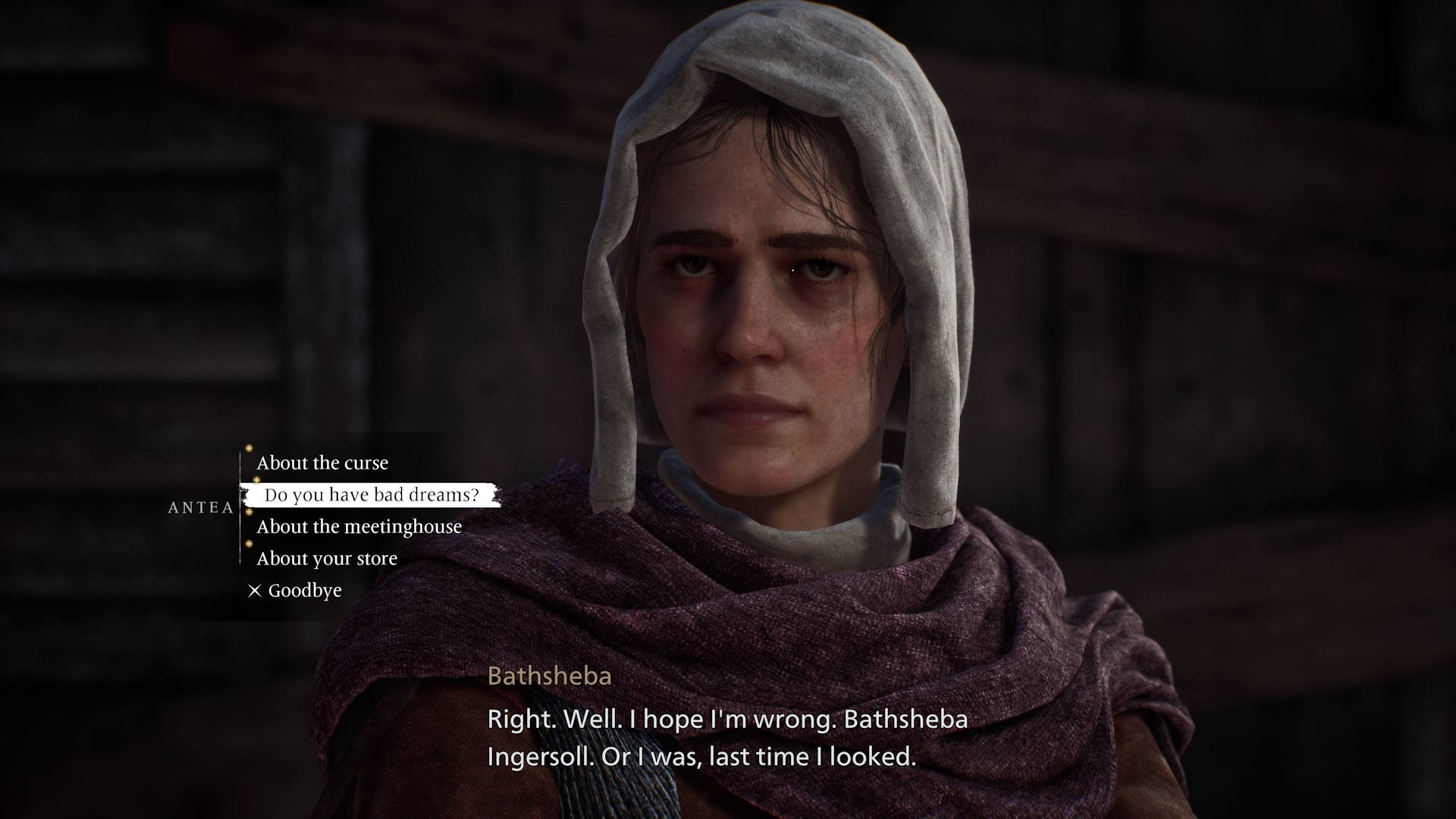Select the "About the meetinghouse" dialogue option
The height and width of the screenshot is (819, 1456).
tap(359, 526)
